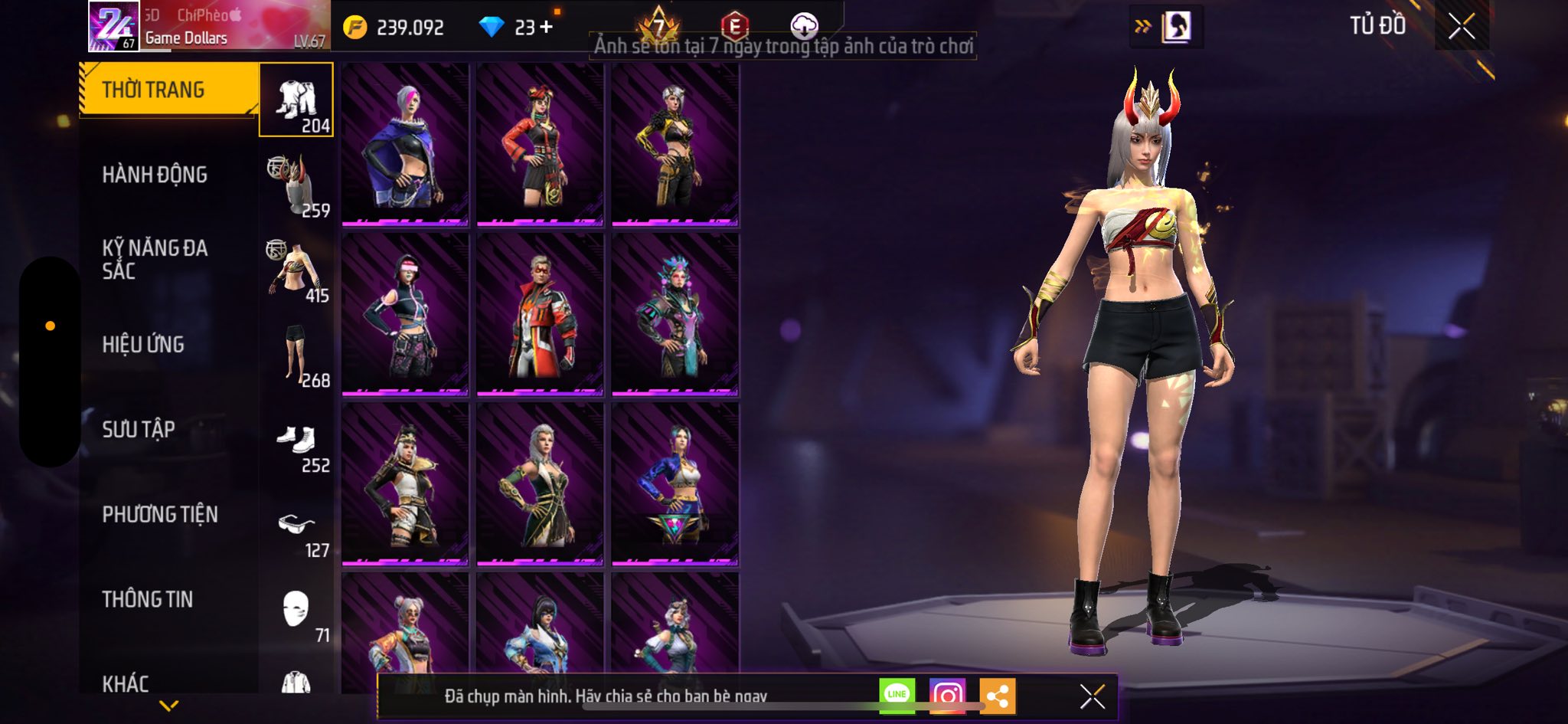Go to the SƯU TẬP tab
This screenshot has height=724, width=1568.
(x=139, y=429)
